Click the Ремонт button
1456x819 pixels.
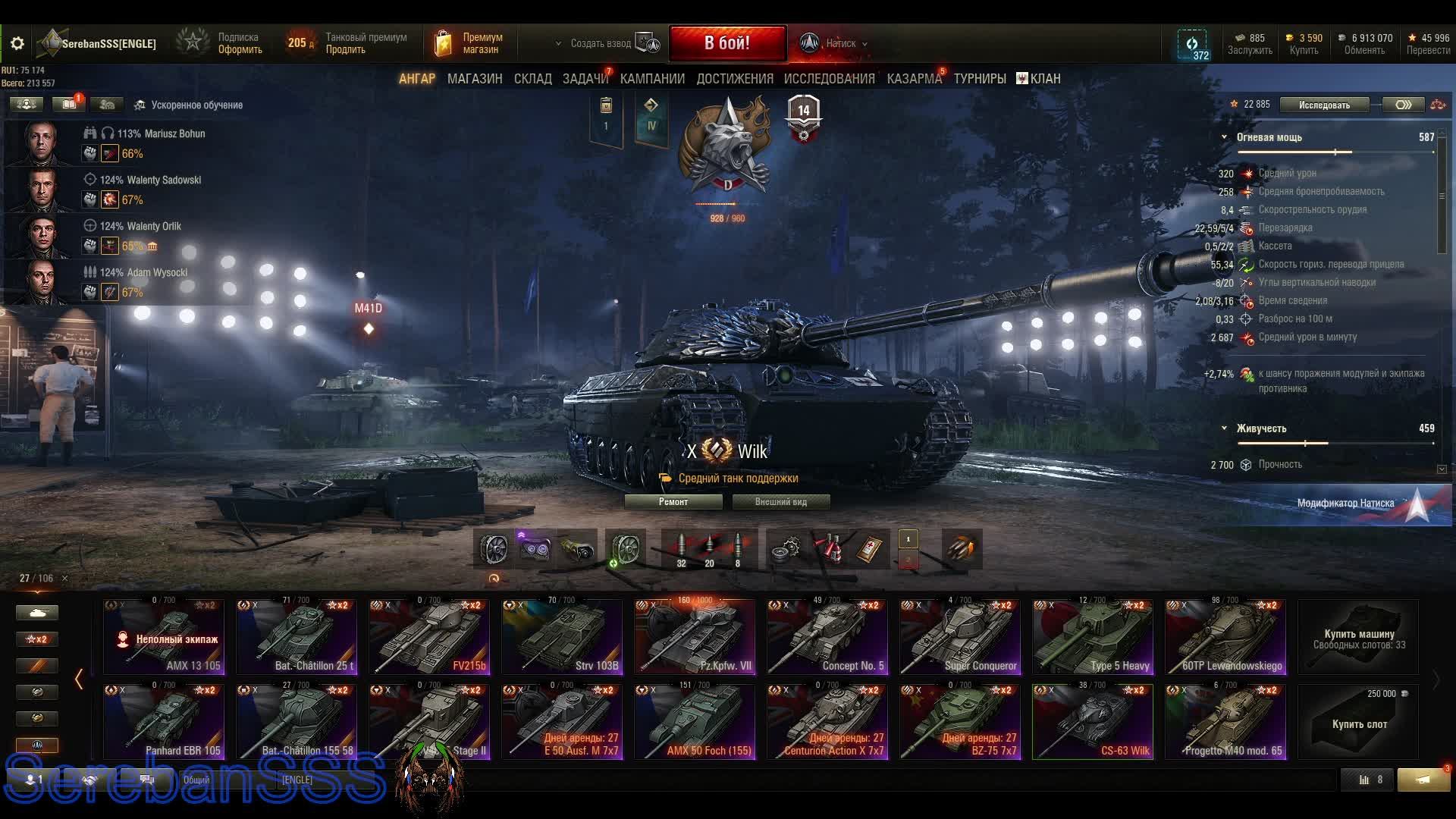coord(673,502)
